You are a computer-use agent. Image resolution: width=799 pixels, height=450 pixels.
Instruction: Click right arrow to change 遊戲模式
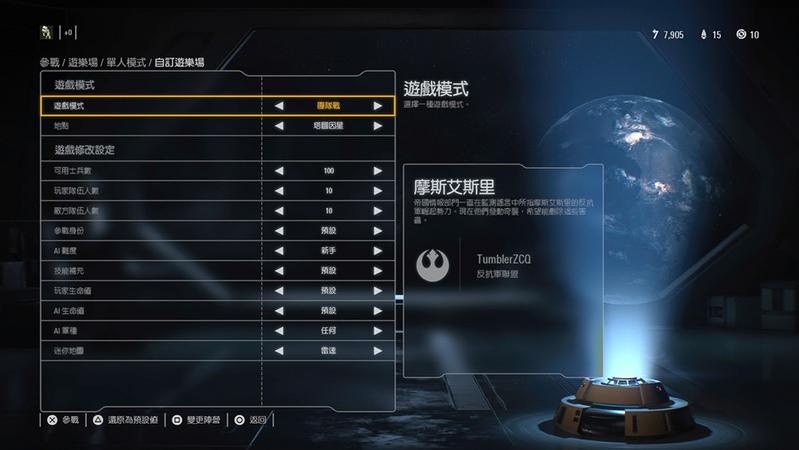(378, 105)
